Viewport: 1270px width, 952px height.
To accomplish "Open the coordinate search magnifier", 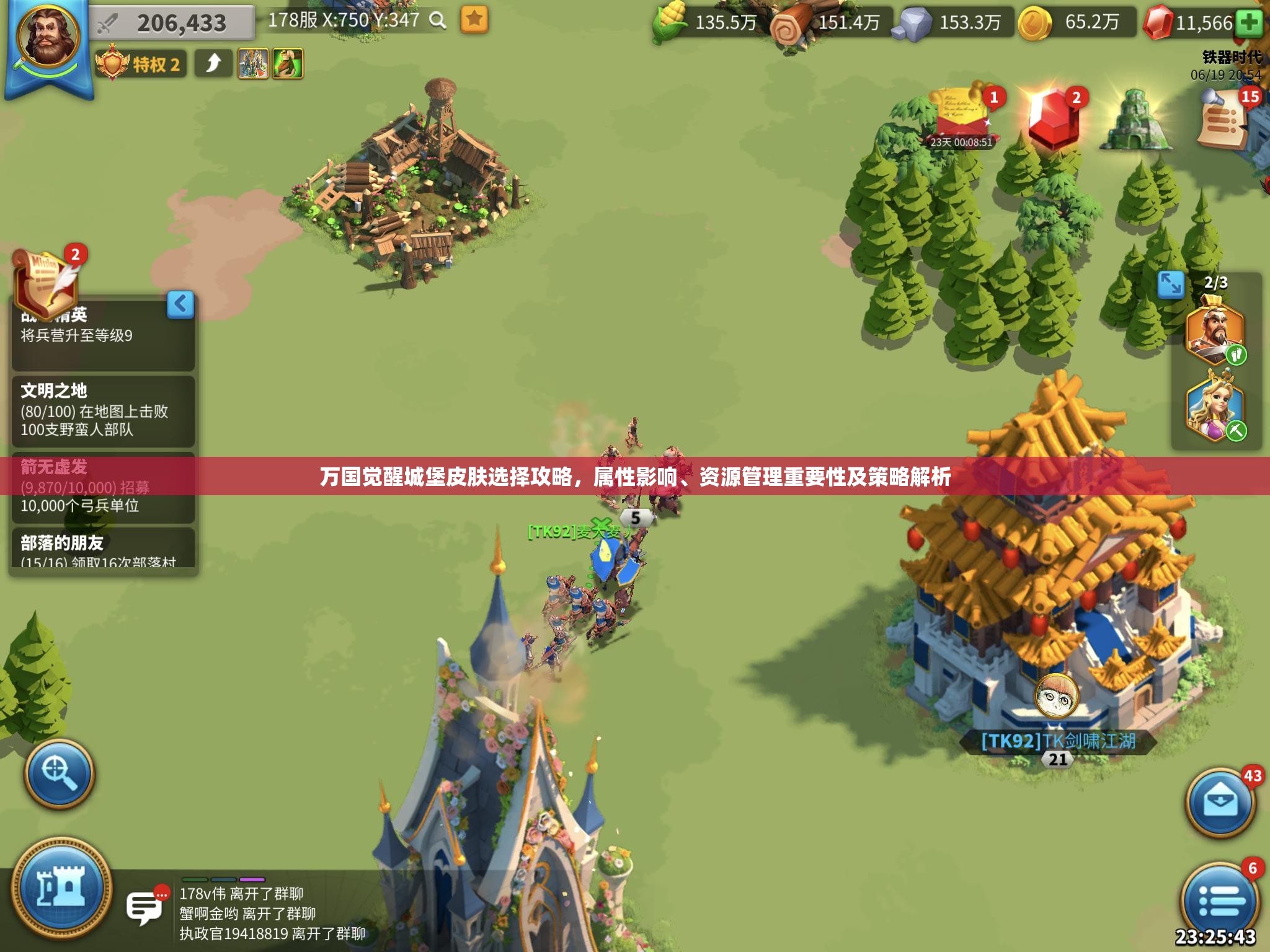I will click(x=438, y=20).
